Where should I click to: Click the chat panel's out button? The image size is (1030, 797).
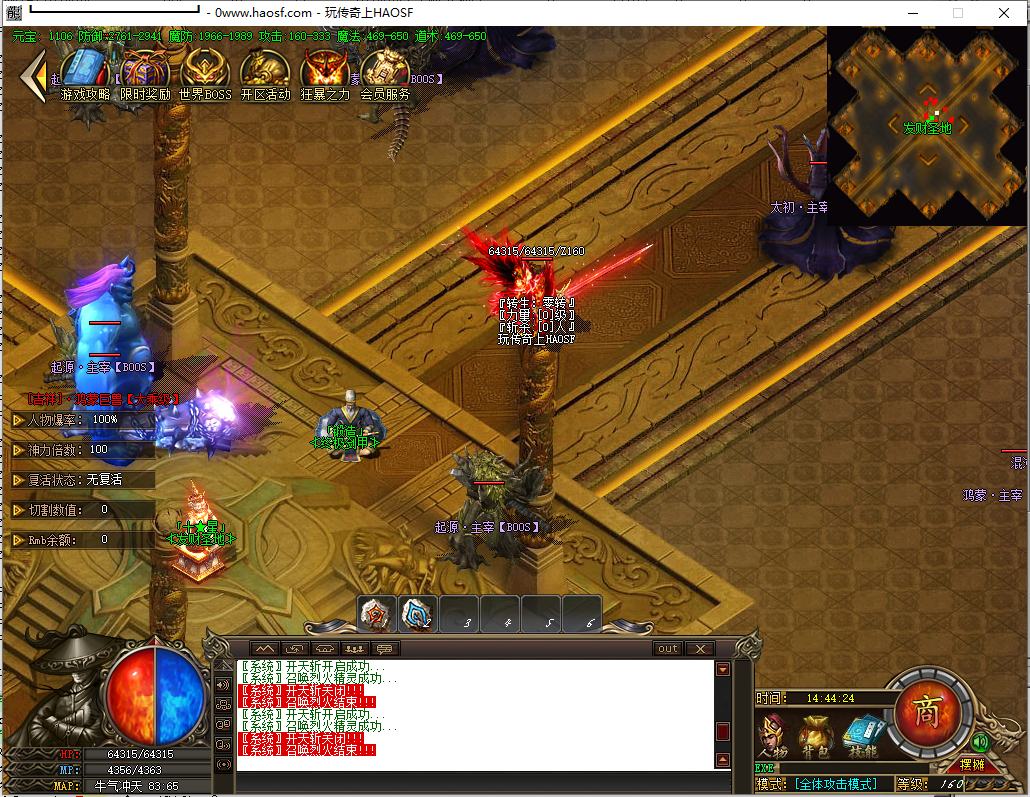pyautogui.click(x=667, y=649)
